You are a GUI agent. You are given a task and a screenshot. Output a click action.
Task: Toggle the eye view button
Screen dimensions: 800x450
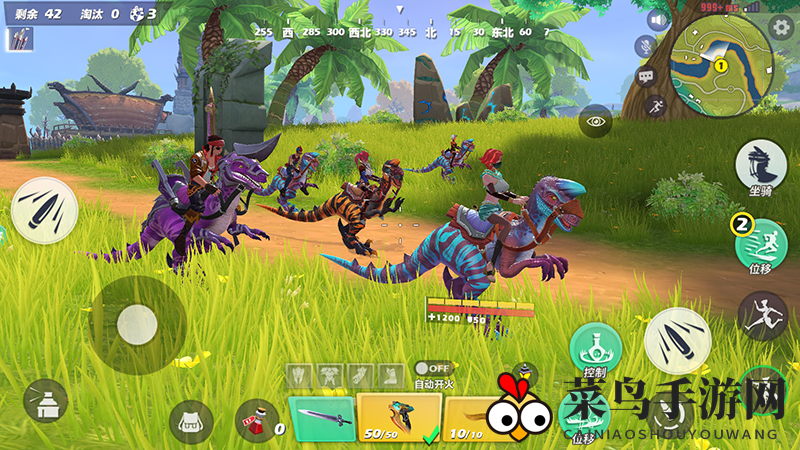596,121
